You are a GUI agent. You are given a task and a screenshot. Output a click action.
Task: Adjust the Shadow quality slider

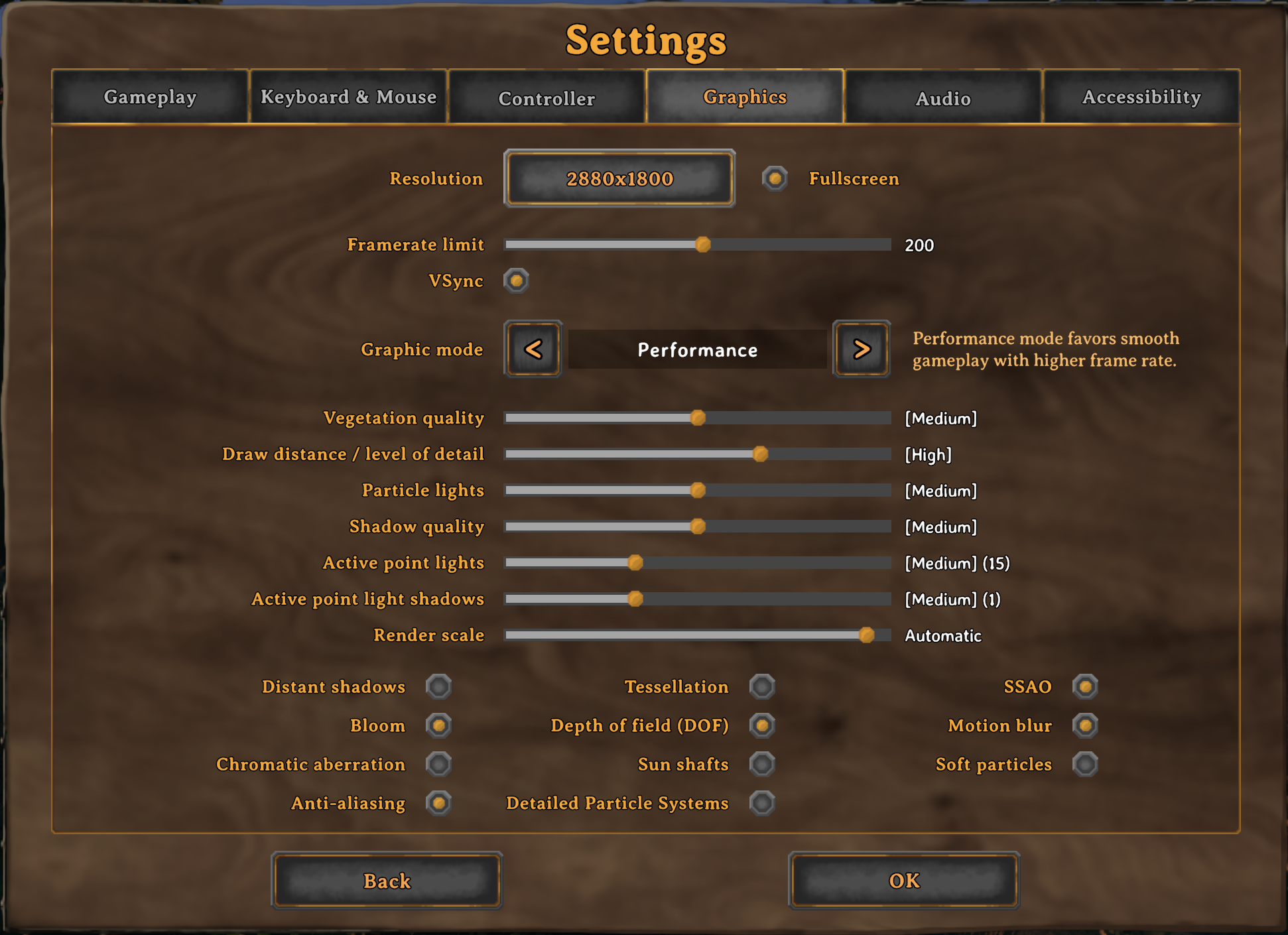coord(698,526)
